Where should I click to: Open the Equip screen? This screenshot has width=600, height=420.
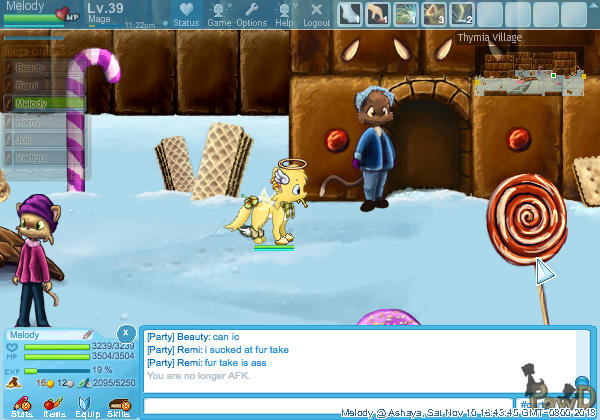click(86, 406)
